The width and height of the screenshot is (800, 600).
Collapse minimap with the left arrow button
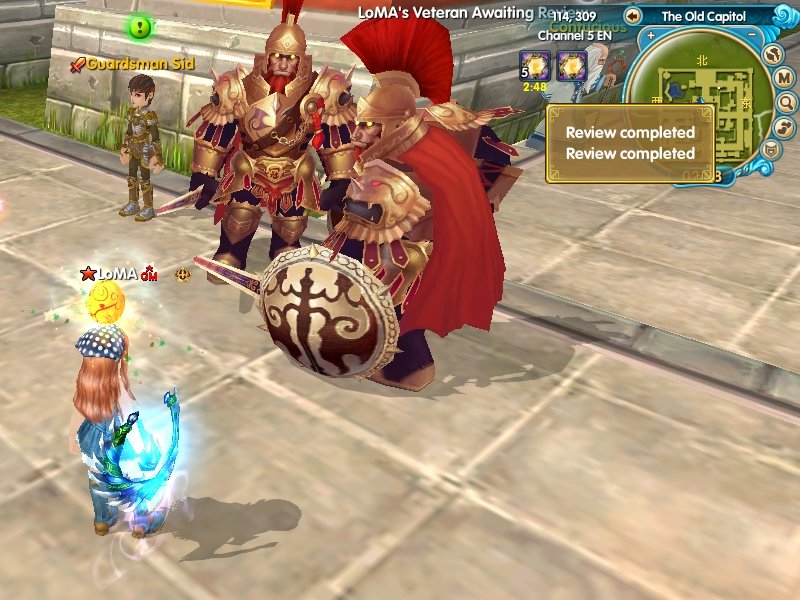pos(632,16)
